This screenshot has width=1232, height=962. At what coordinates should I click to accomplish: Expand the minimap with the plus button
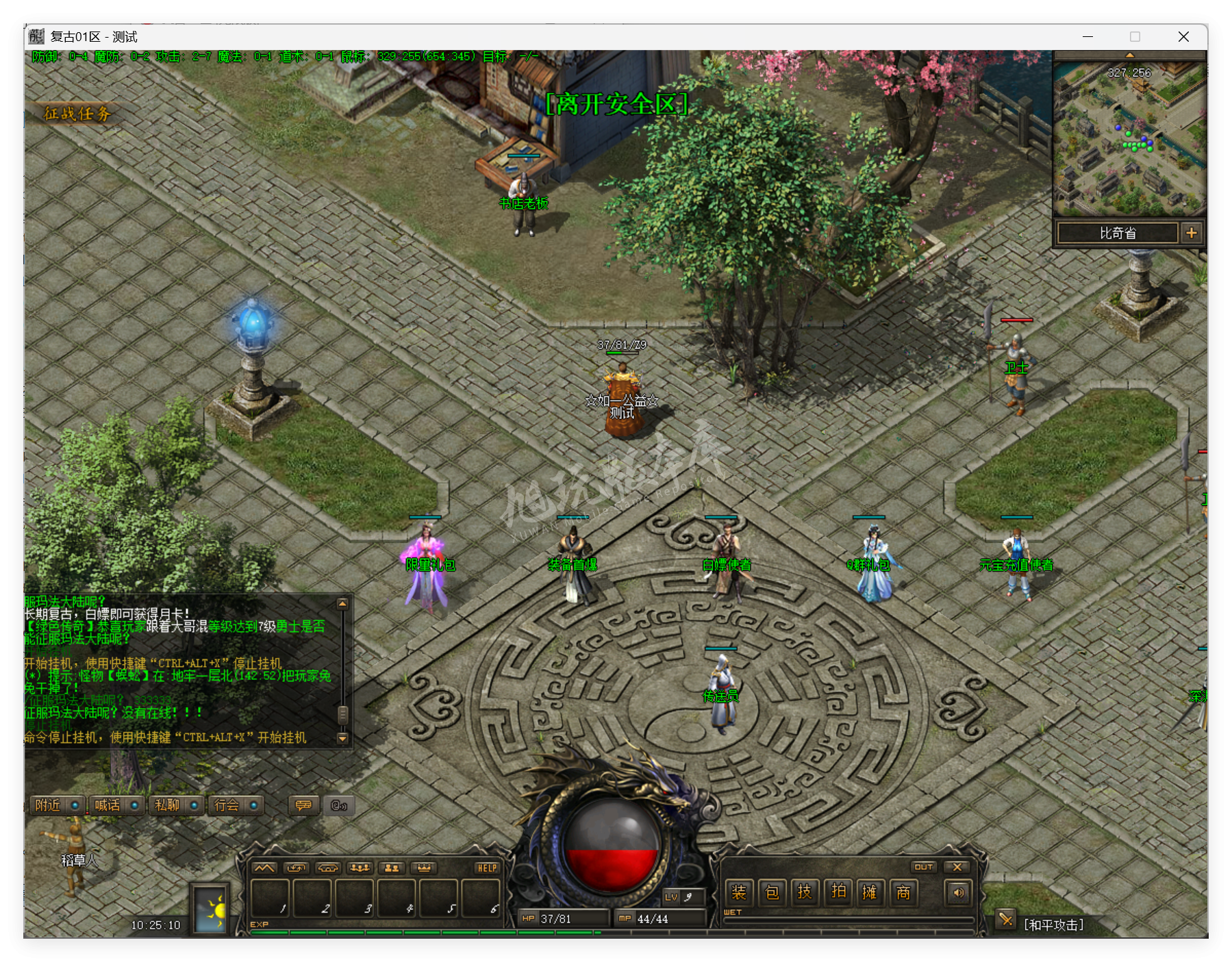1192,233
